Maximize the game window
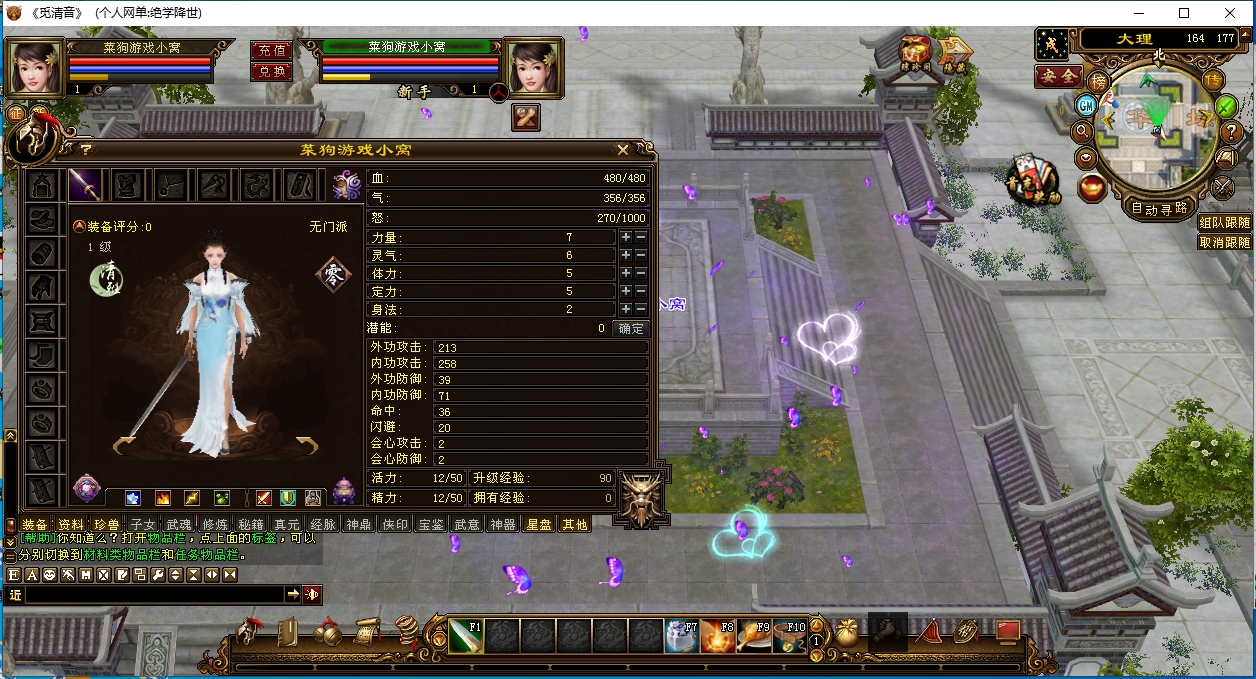 tap(1184, 13)
